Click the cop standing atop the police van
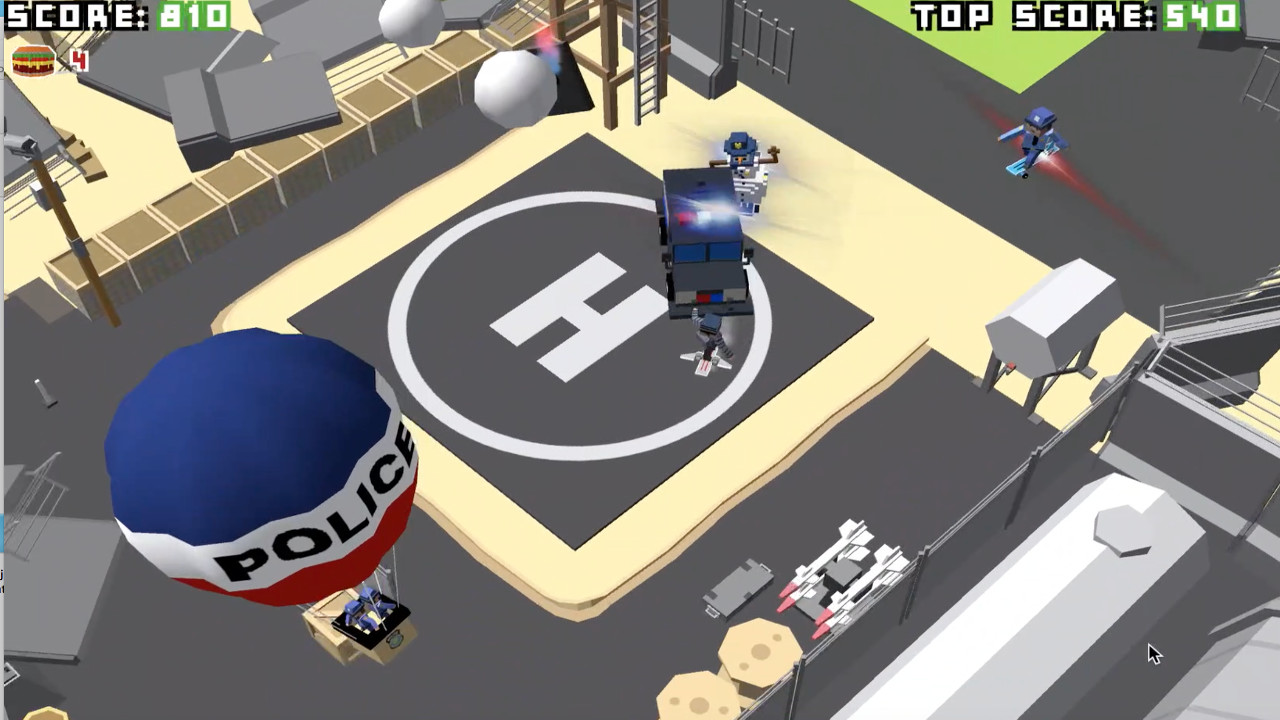The width and height of the screenshot is (1280, 720). click(x=745, y=170)
